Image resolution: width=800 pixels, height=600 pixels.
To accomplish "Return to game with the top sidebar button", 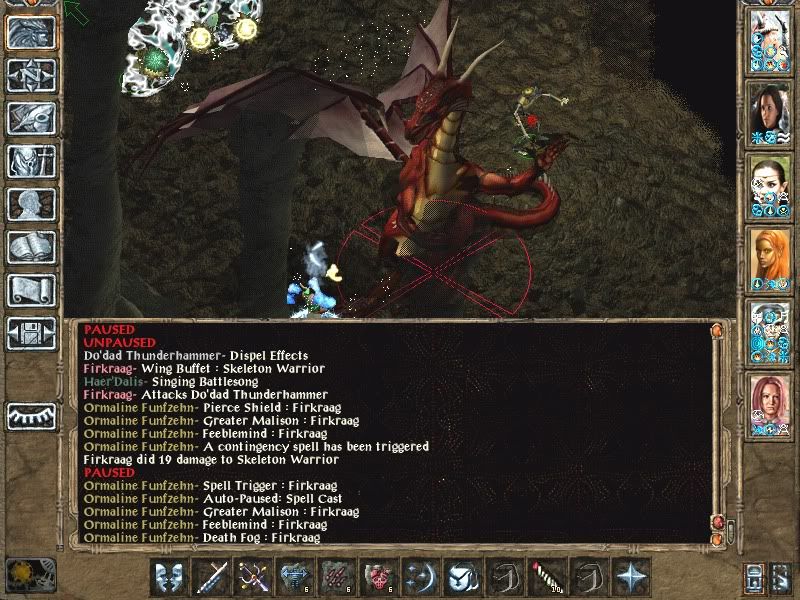I will (31, 32).
